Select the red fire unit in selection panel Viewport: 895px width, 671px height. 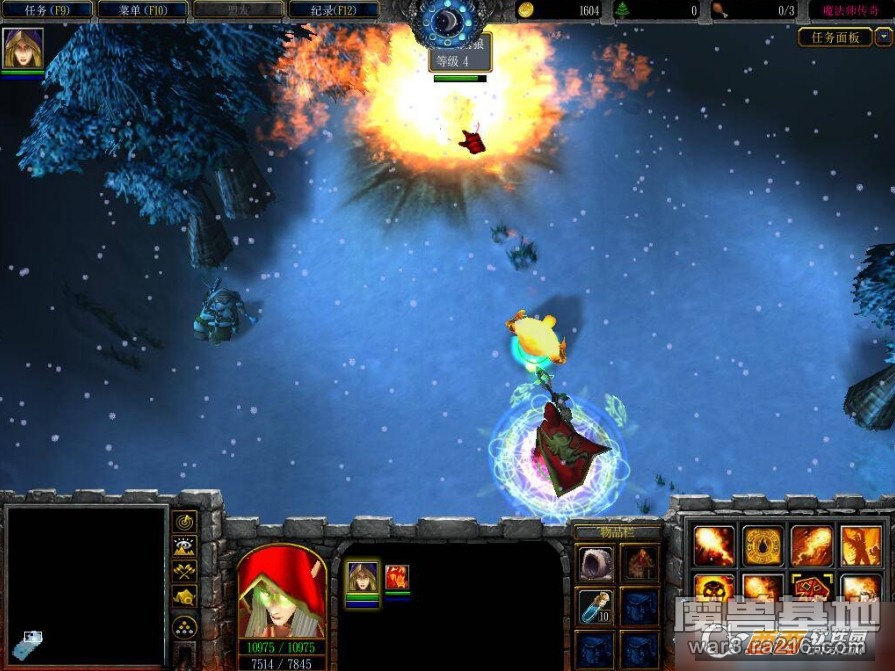(x=397, y=576)
